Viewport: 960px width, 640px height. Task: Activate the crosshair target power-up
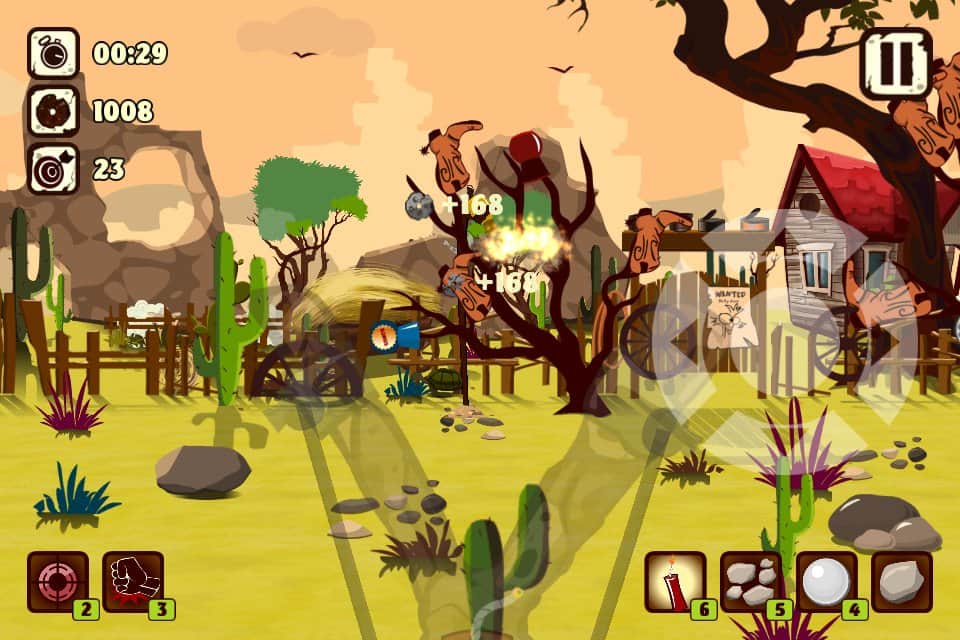pyautogui.click(x=57, y=581)
